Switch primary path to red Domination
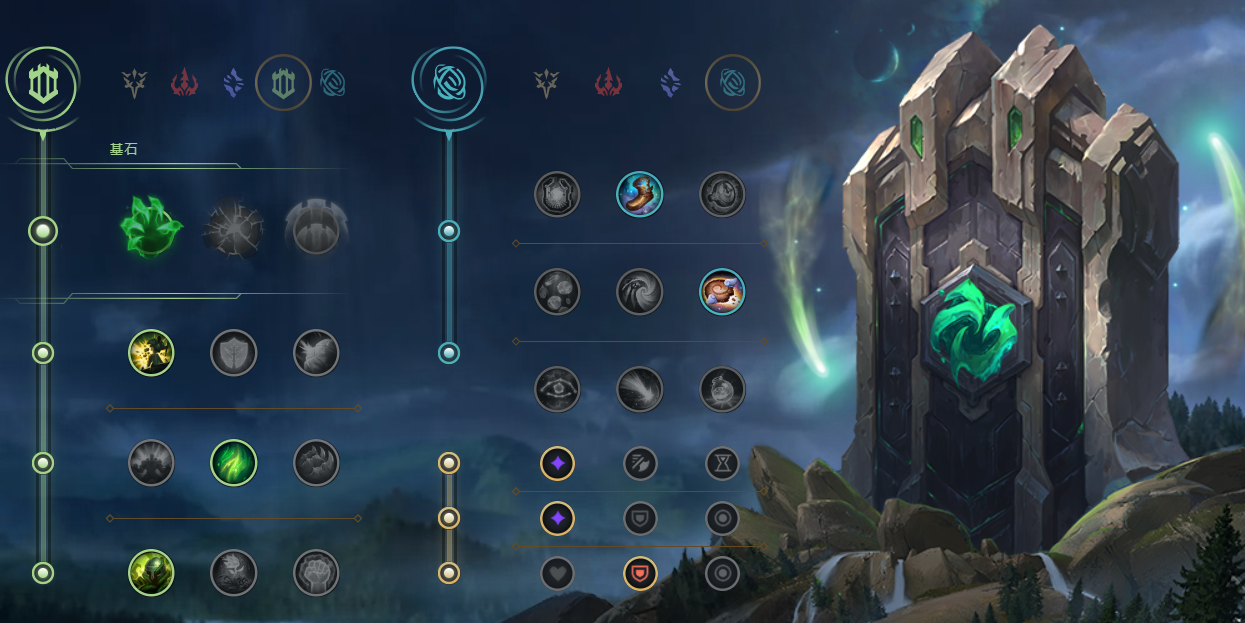Viewport: 1245px width, 623px height. point(185,83)
